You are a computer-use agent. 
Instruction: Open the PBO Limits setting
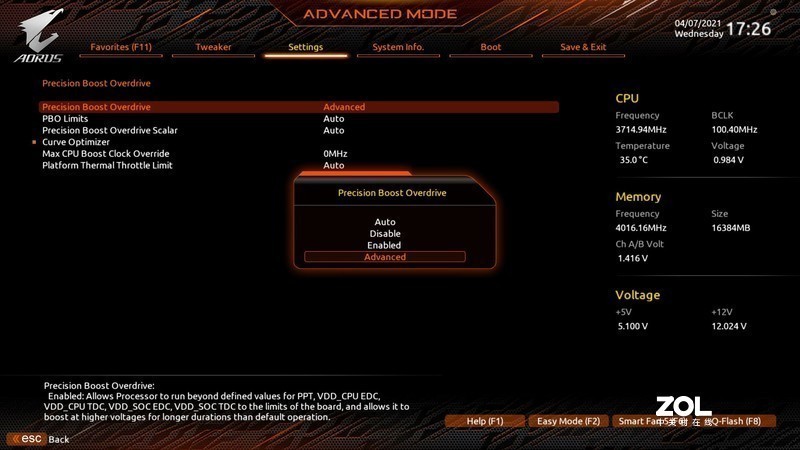[65, 119]
